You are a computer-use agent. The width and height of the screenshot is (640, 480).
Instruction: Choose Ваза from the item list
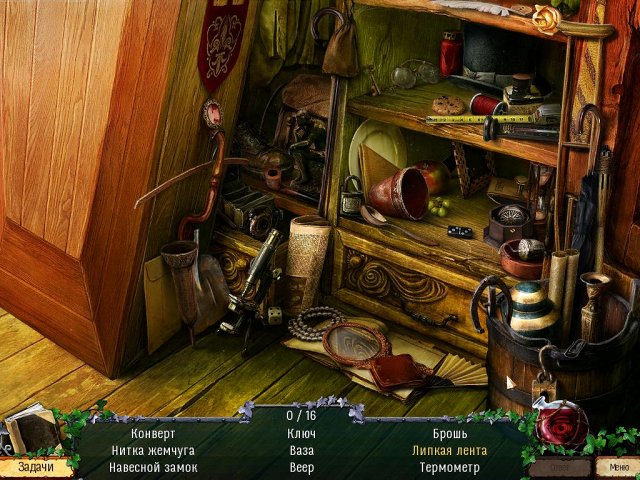coord(301,451)
